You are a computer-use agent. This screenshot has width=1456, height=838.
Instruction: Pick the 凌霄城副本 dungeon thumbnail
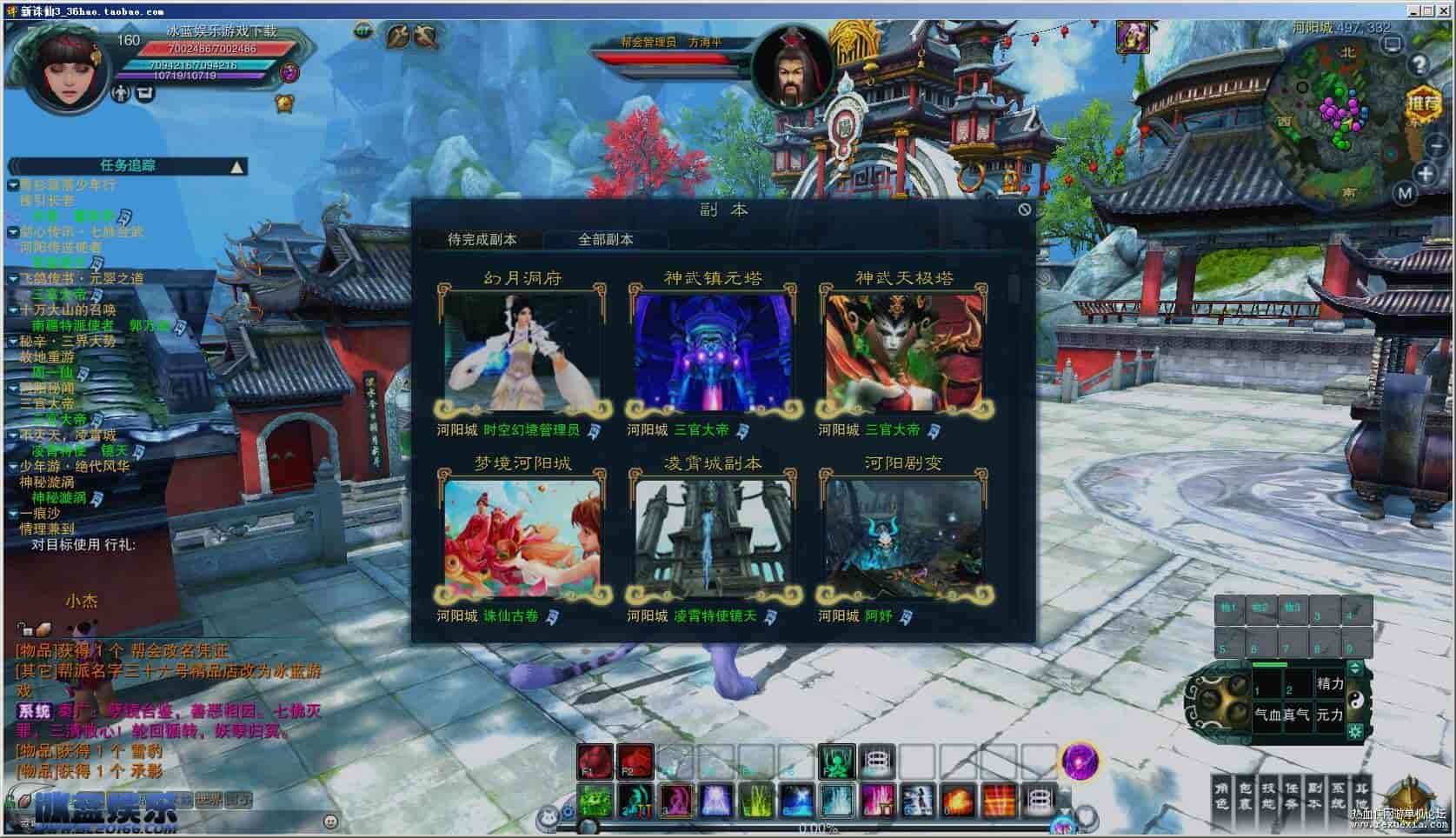click(713, 538)
